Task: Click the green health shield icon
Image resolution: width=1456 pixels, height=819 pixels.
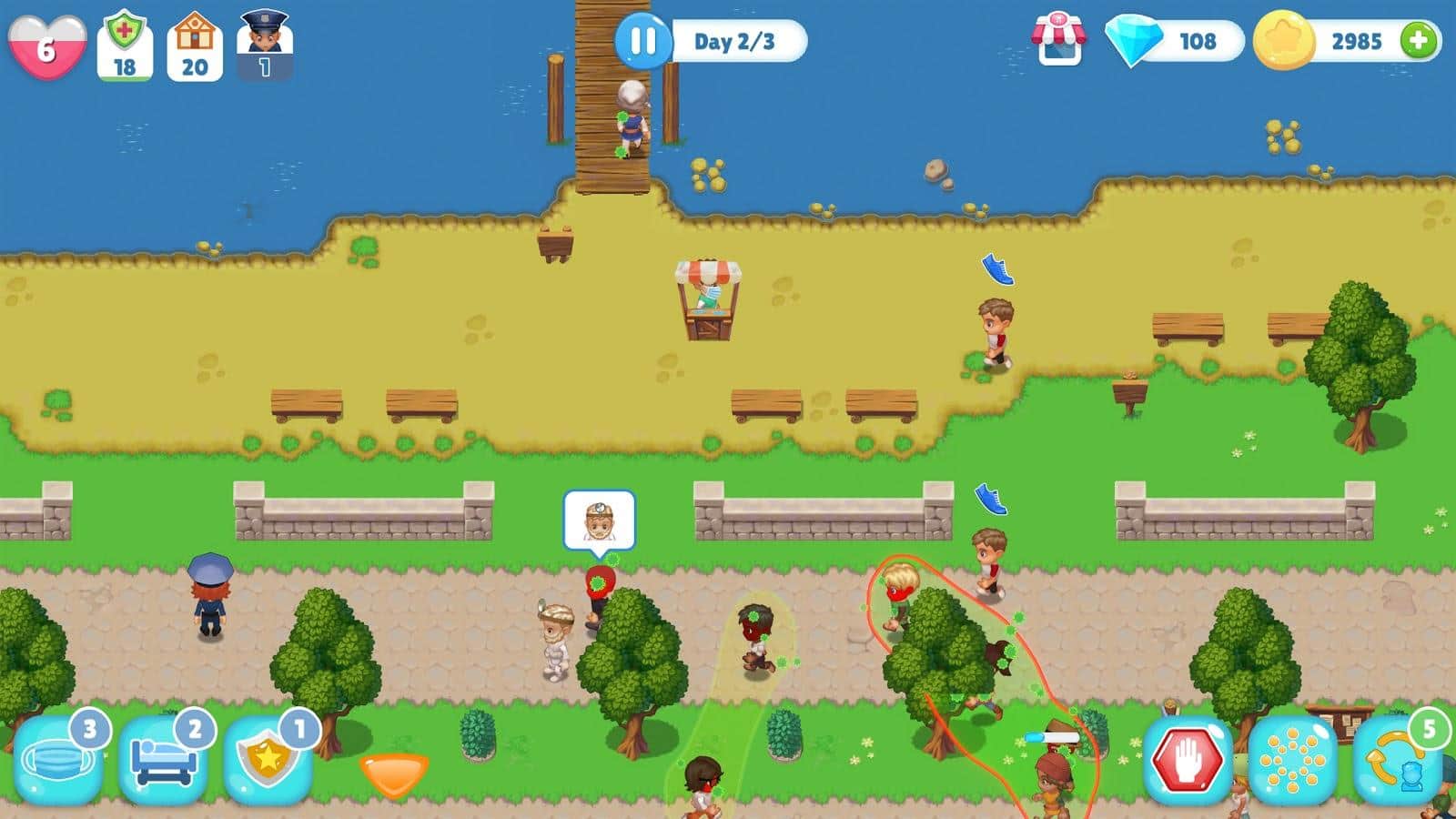Action: tap(125, 45)
